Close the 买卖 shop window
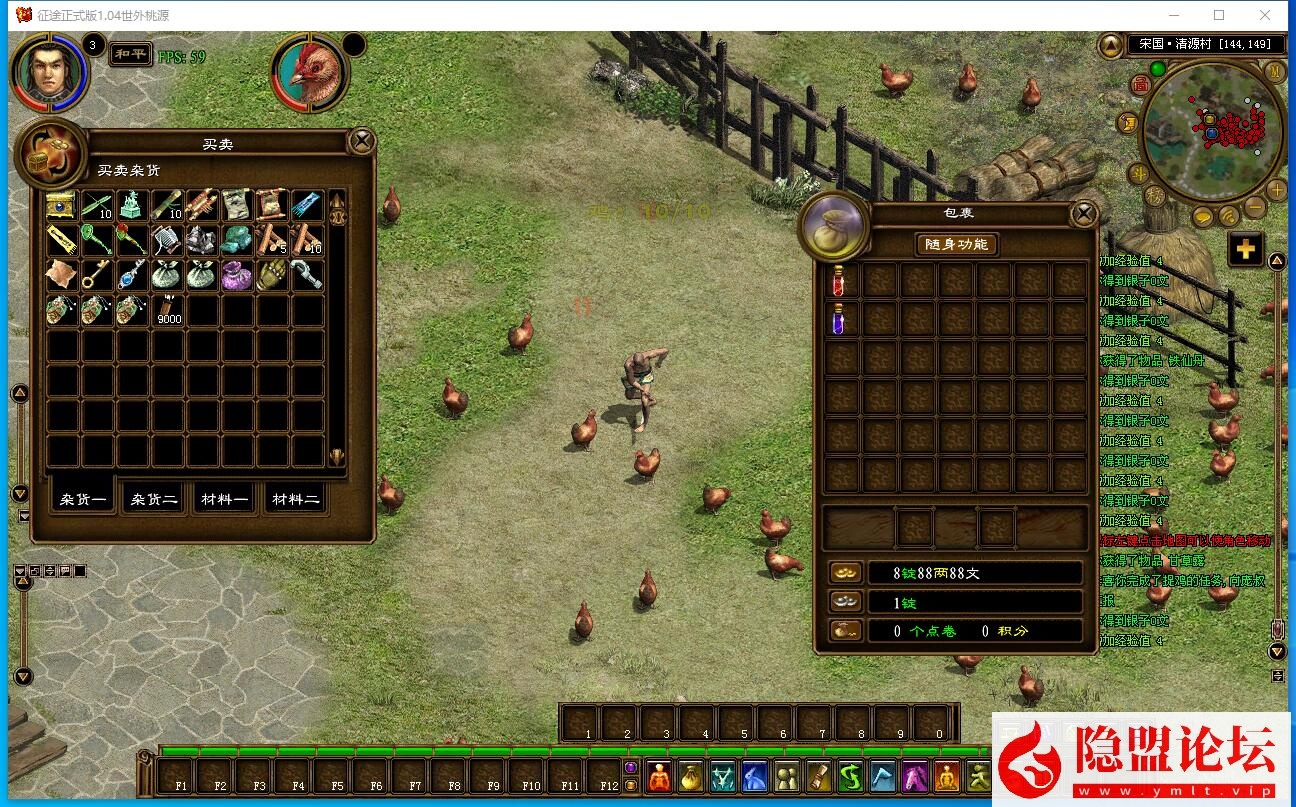This screenshot has height=807, width=1296. tap(362, 141)
